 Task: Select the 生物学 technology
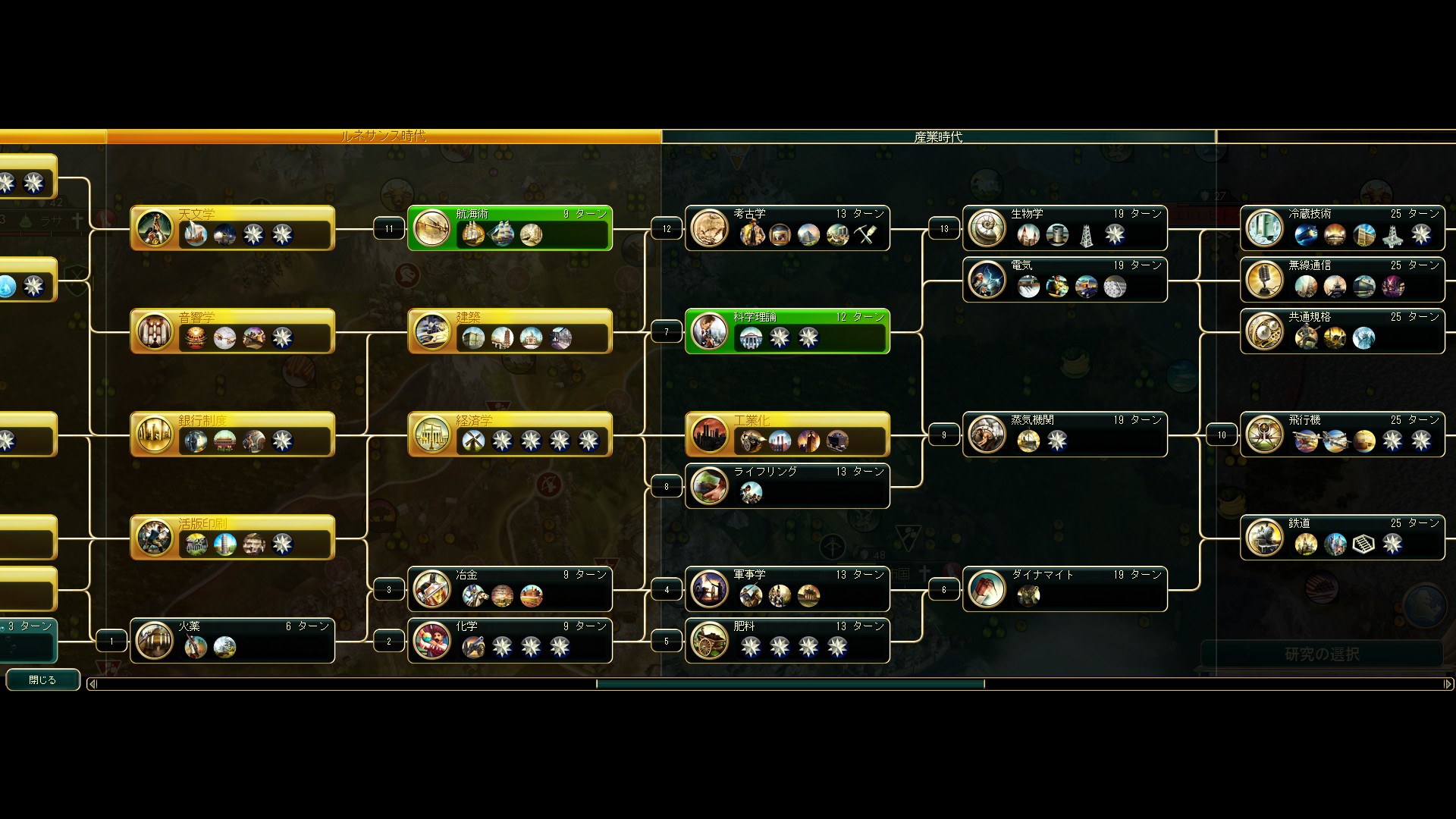[x=1065, y=227]
